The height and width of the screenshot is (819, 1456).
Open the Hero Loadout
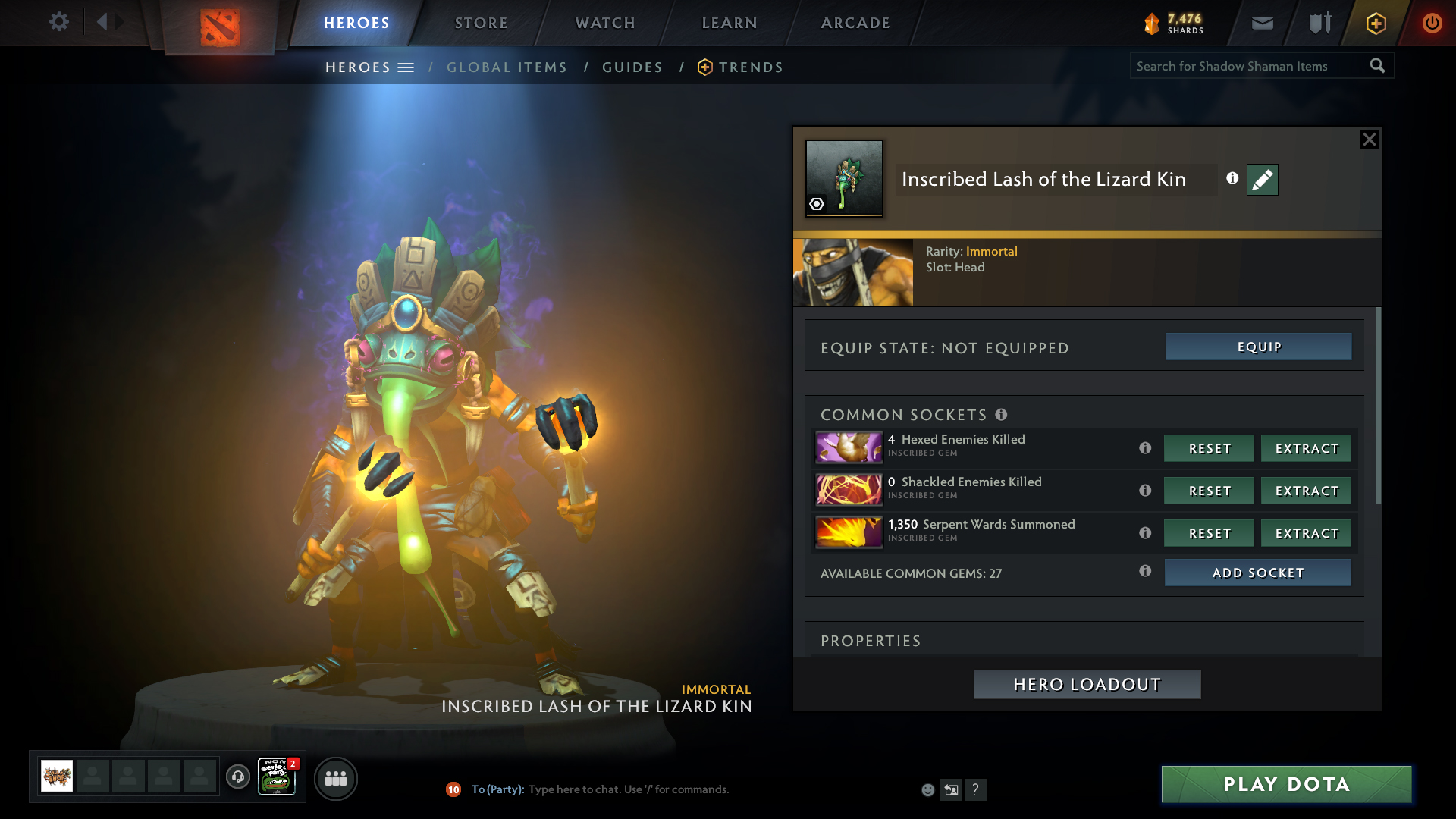[1087, 684]
